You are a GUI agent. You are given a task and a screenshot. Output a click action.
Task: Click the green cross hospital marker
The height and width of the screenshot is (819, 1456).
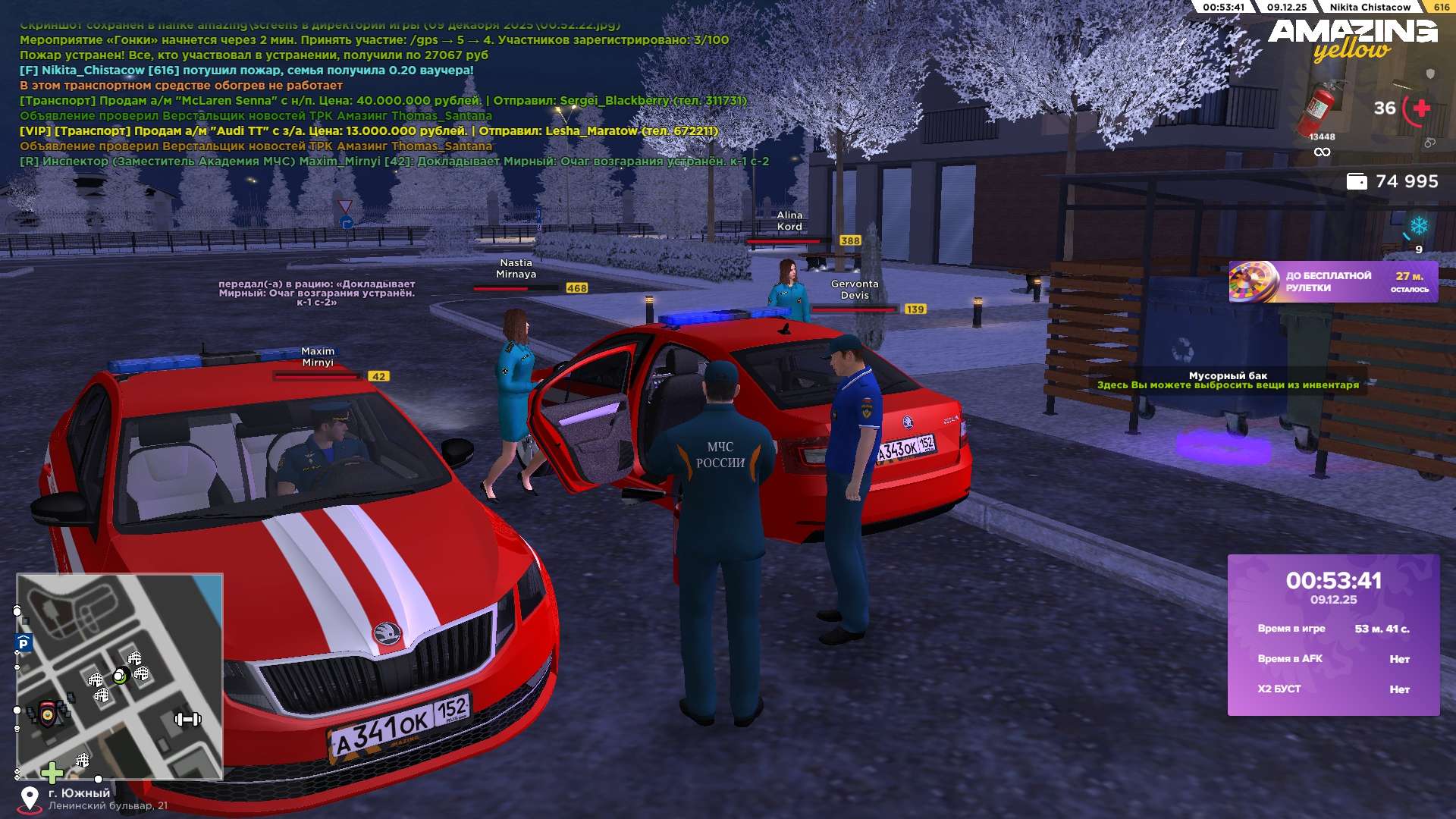pos(52,773)
